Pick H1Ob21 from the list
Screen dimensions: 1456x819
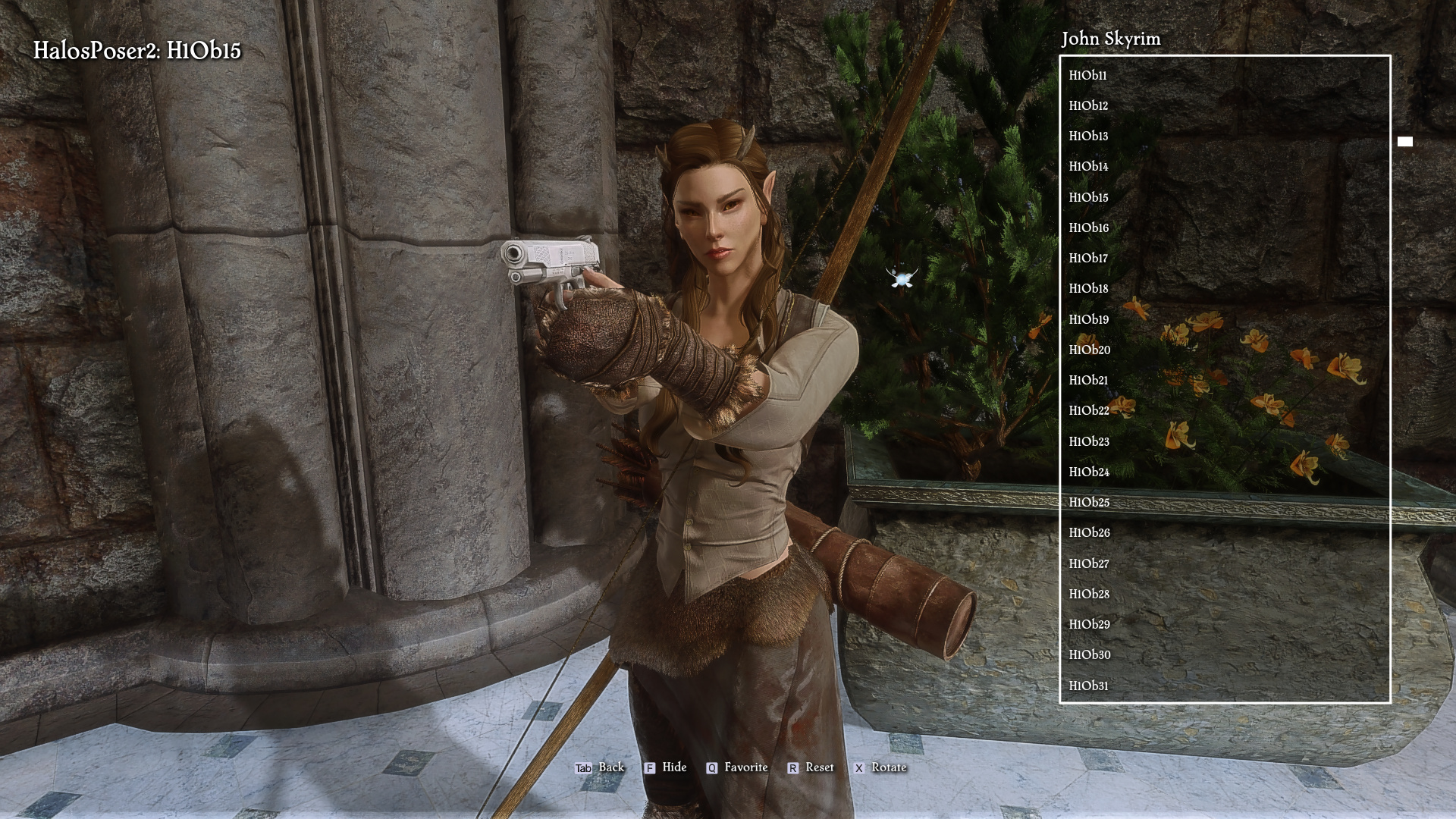point(1088,381)
